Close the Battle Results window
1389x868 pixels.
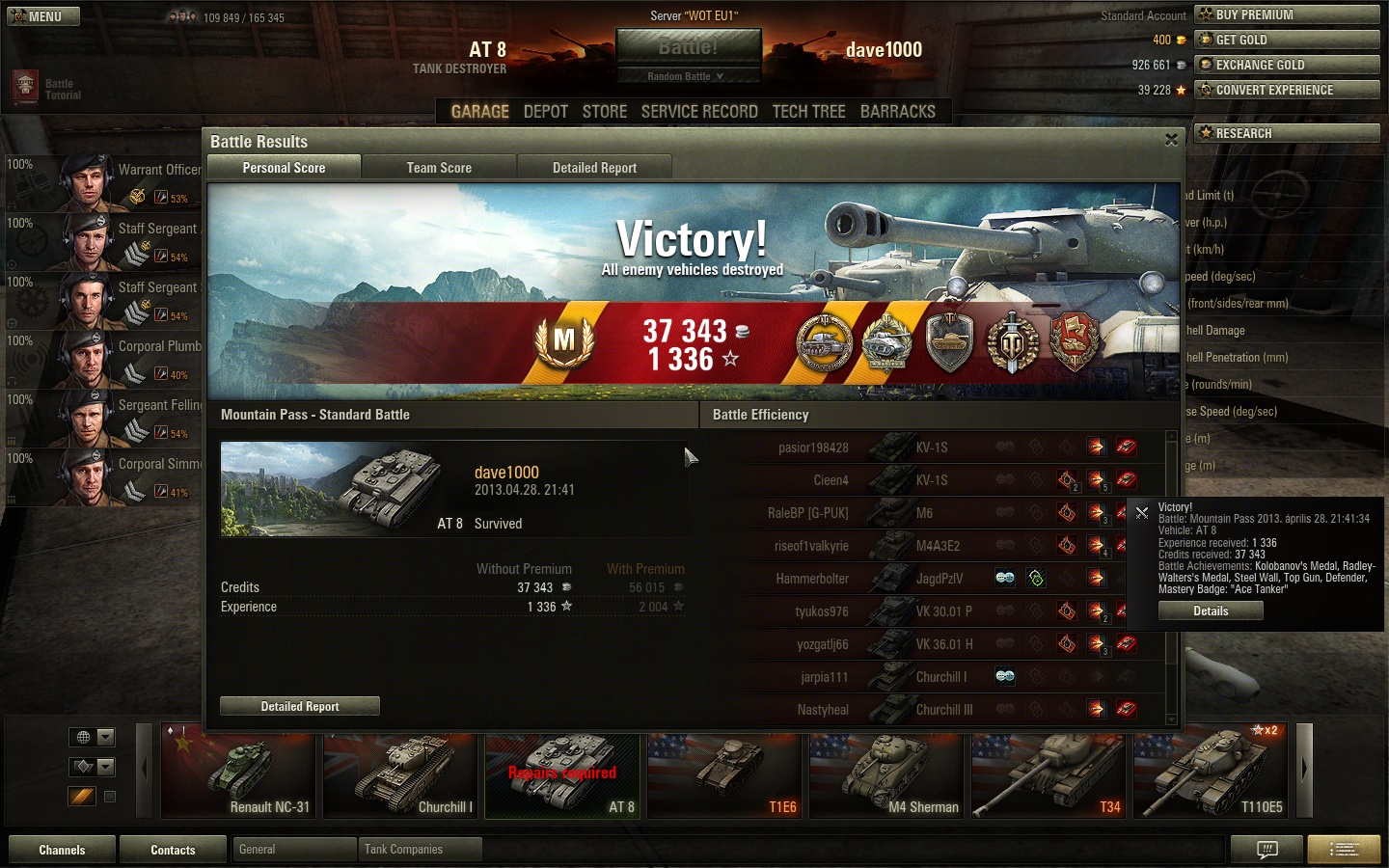click(x=1171, y=140)
